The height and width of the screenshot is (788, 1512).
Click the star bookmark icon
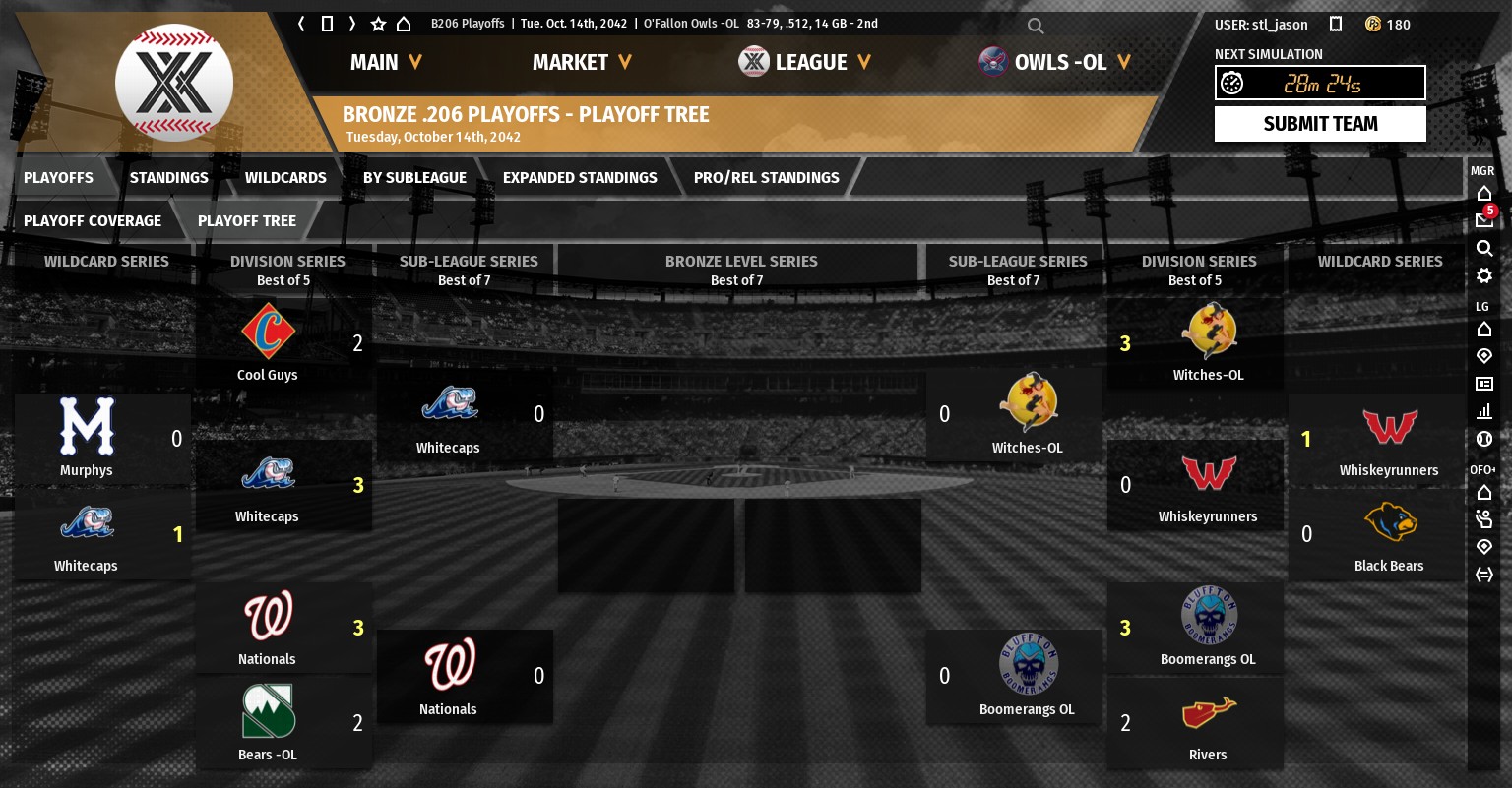pyautogui.click(x=378, y=24)
